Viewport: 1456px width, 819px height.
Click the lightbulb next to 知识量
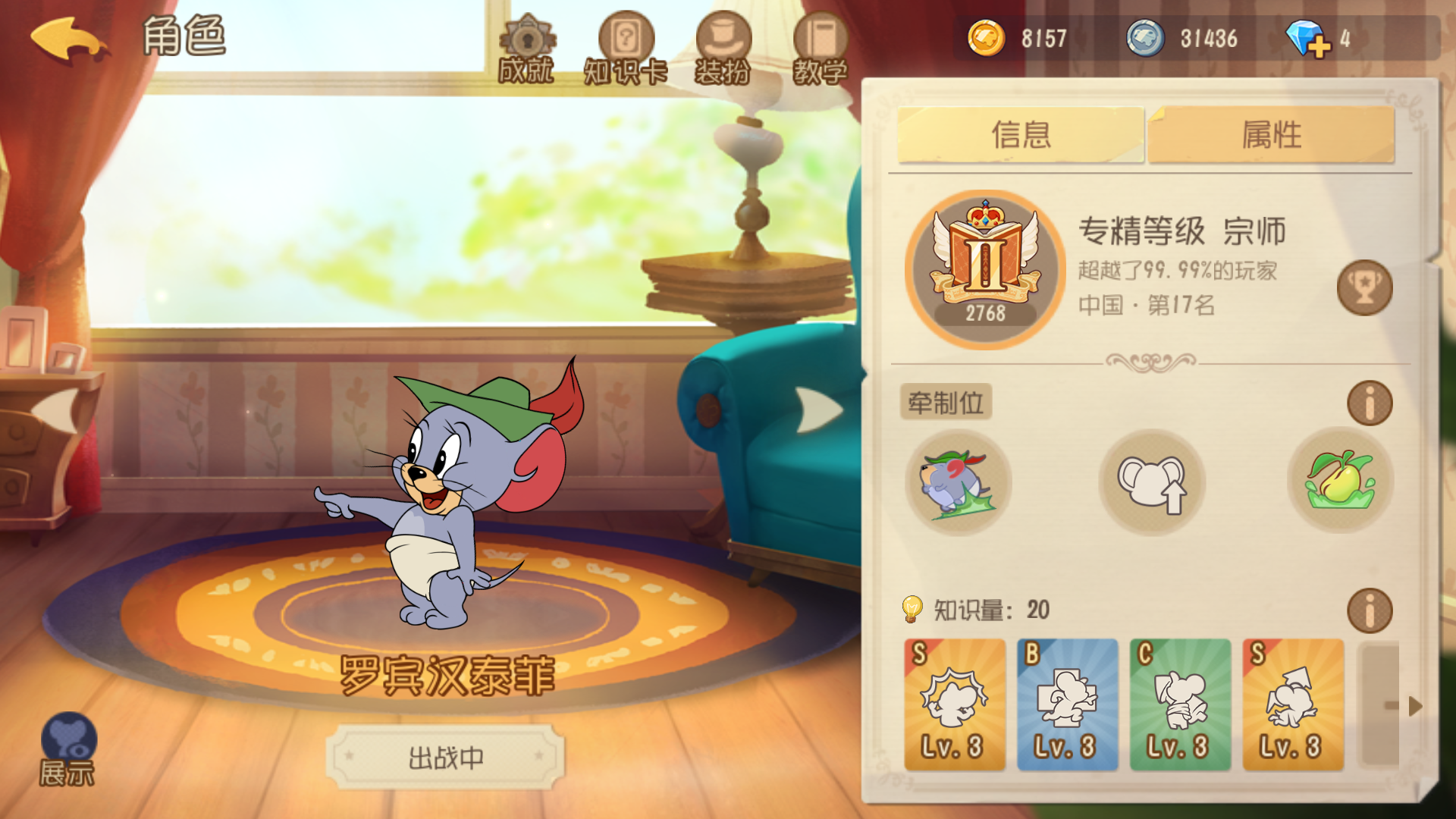pos(912,608)
